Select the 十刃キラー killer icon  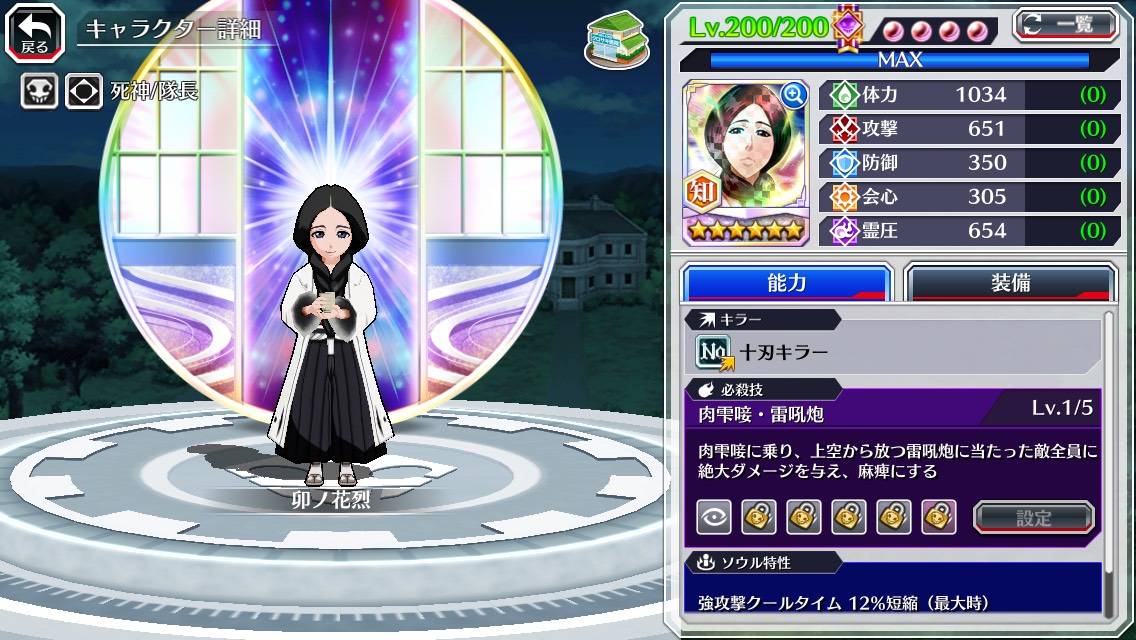click(712, 352)
